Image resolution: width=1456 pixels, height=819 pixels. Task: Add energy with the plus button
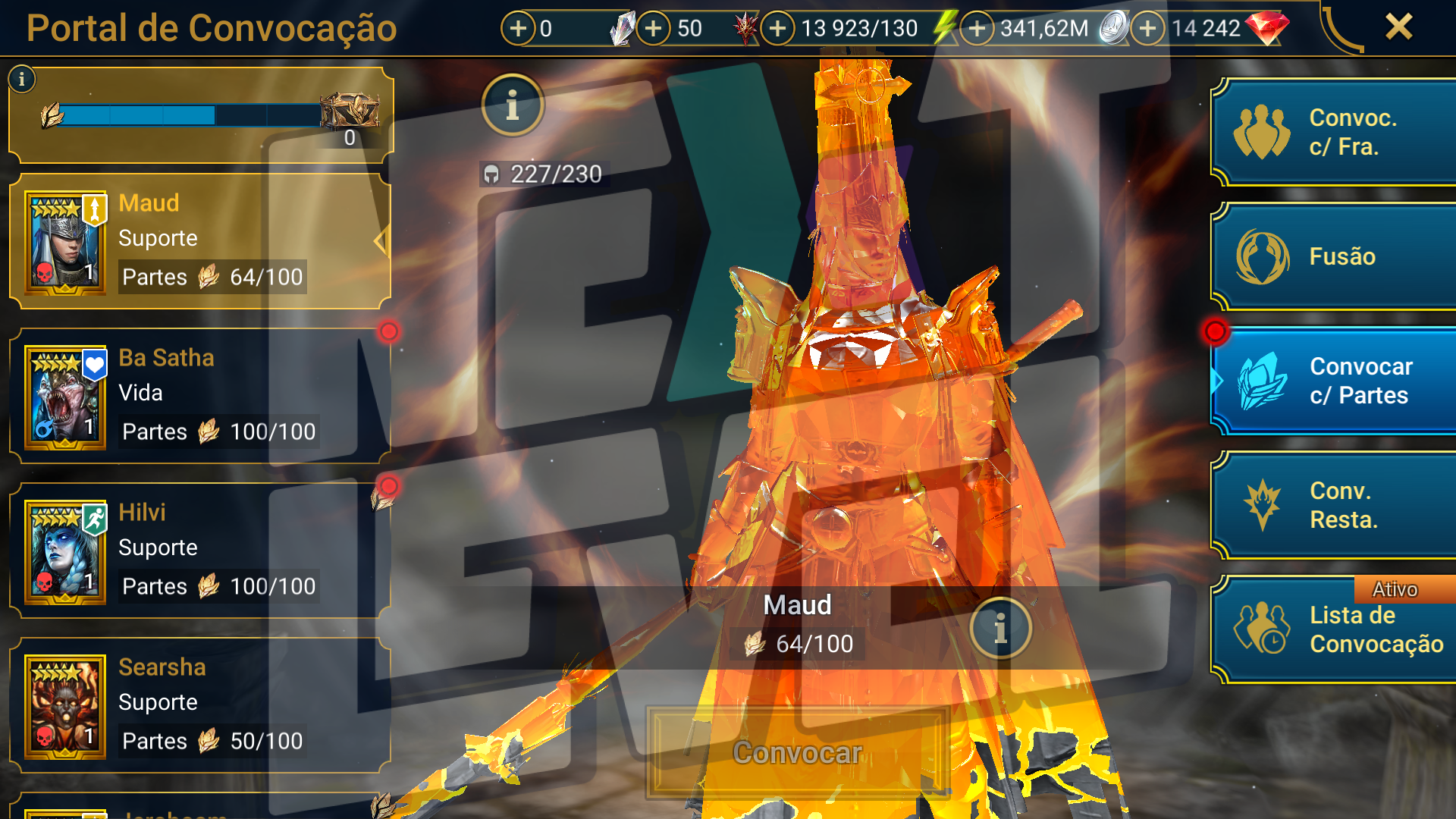coord(777,29)
